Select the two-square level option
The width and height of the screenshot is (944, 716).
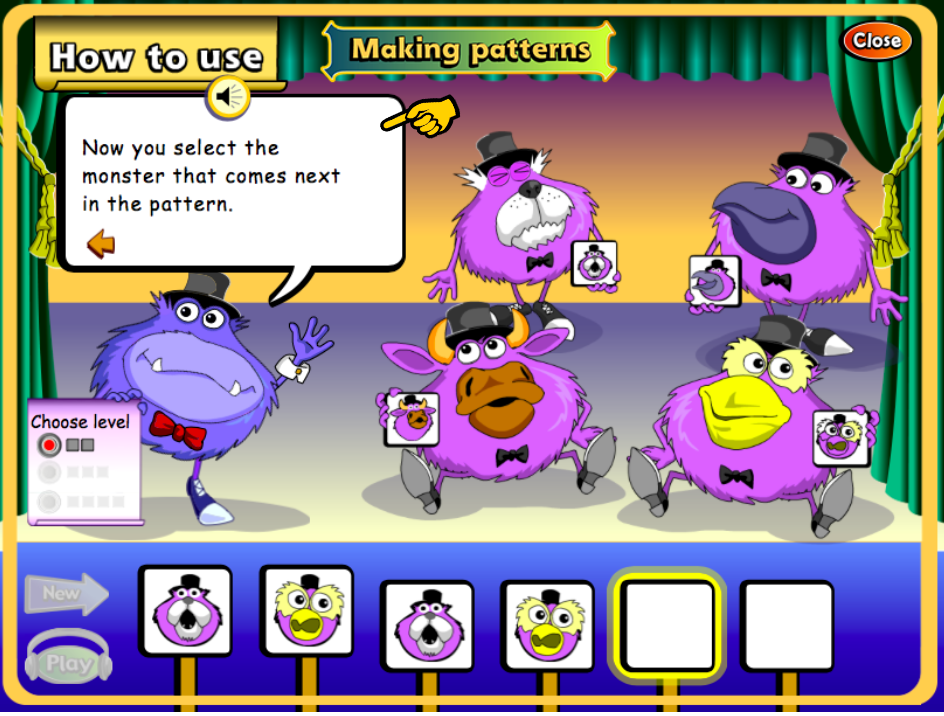point(49,444)
